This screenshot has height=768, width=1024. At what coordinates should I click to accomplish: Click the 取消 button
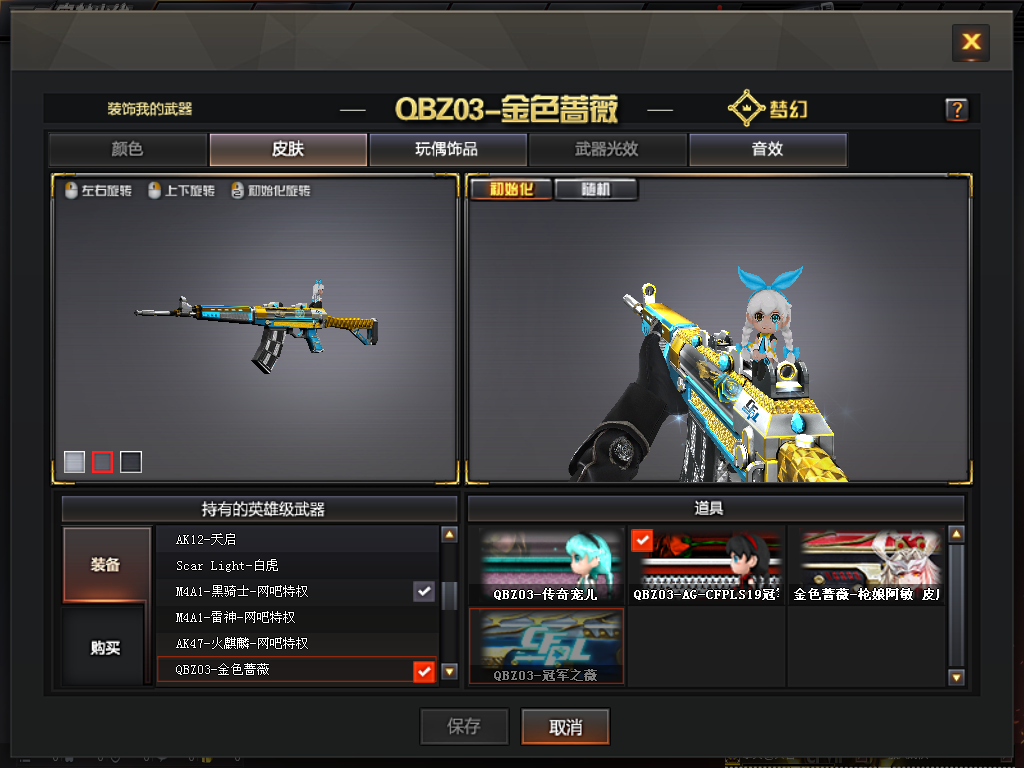565,727
